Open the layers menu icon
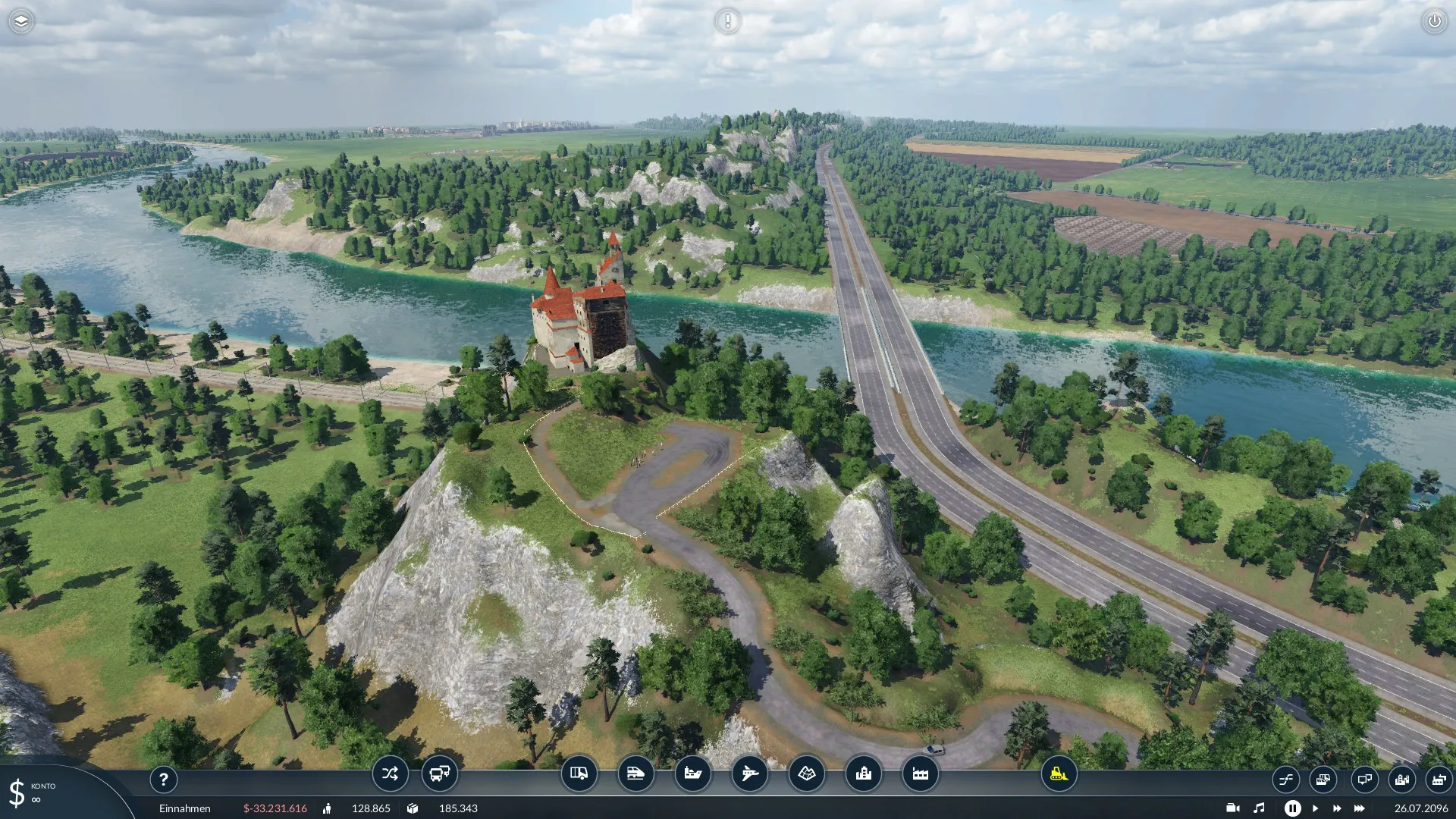 pos(21,21)
